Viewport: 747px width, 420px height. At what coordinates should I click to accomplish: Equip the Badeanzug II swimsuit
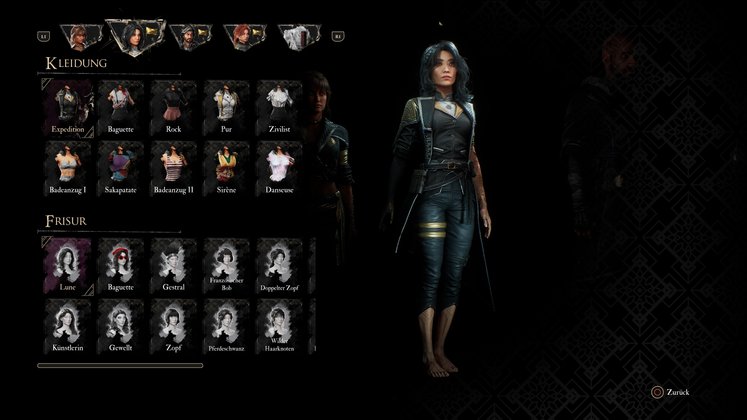point(174,166)
